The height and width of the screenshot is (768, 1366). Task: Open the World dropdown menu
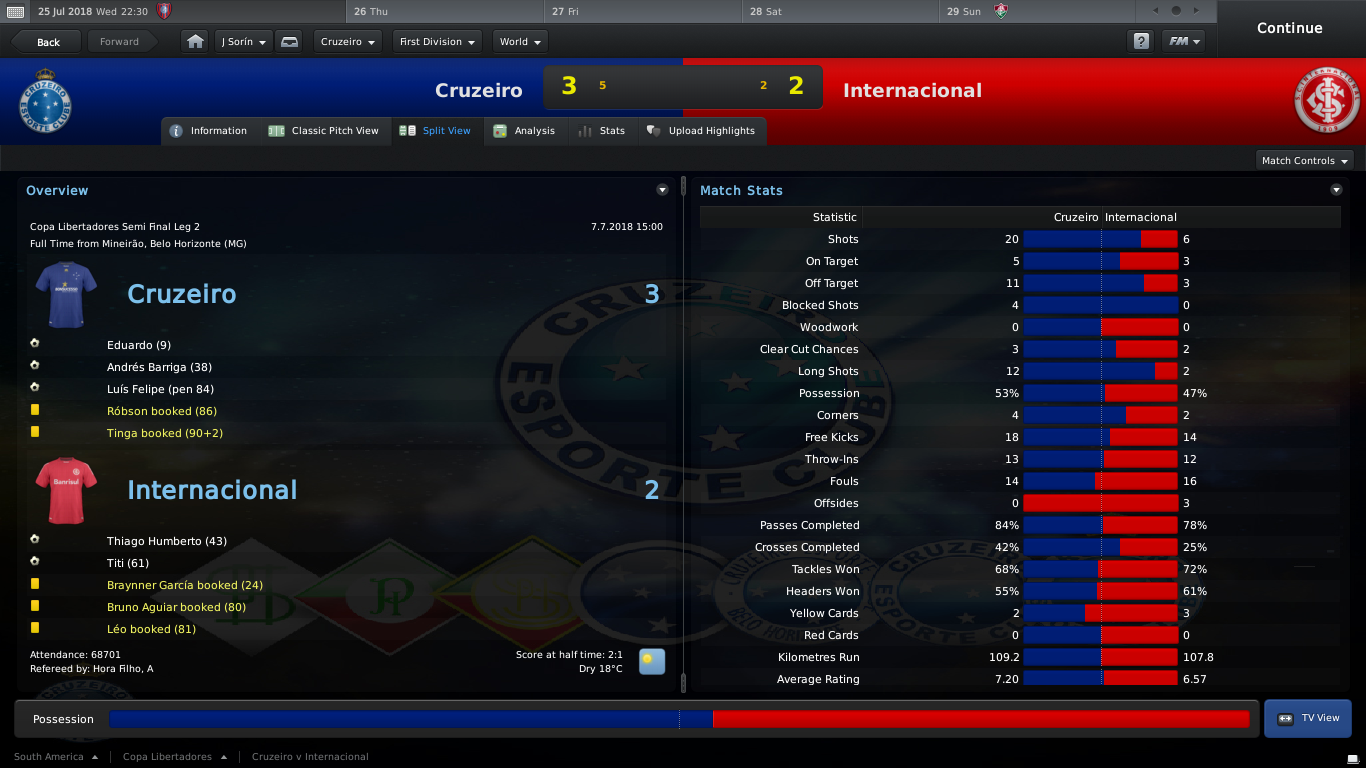pos(520,42)
